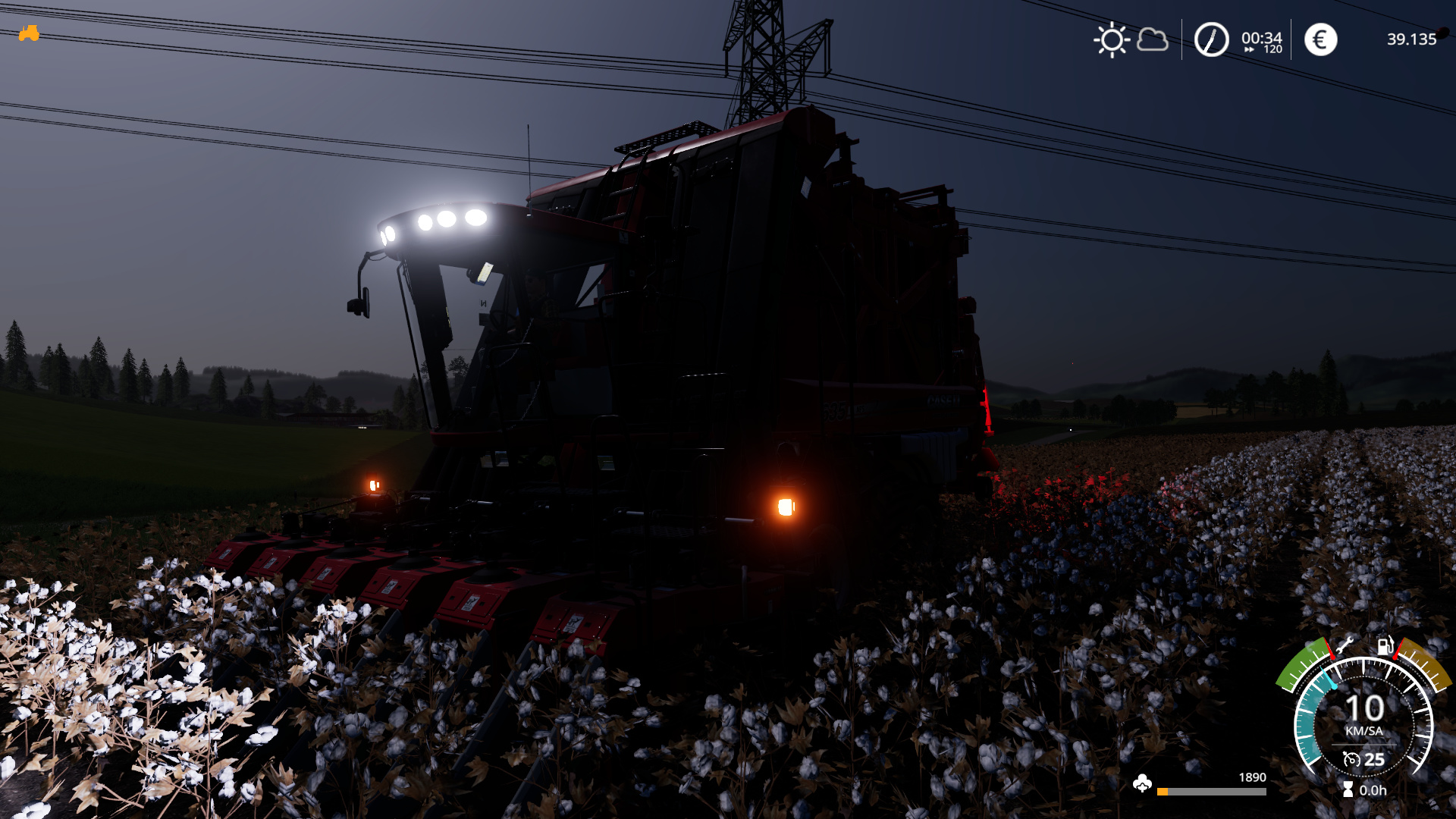Click the cotton fill level icon
1456x819 pixels.
pos(1142,784)
